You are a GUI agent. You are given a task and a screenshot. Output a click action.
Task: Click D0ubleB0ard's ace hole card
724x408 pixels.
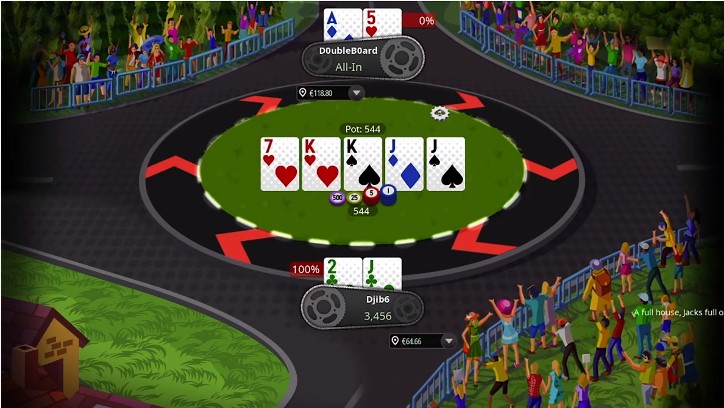click(342, 23)
